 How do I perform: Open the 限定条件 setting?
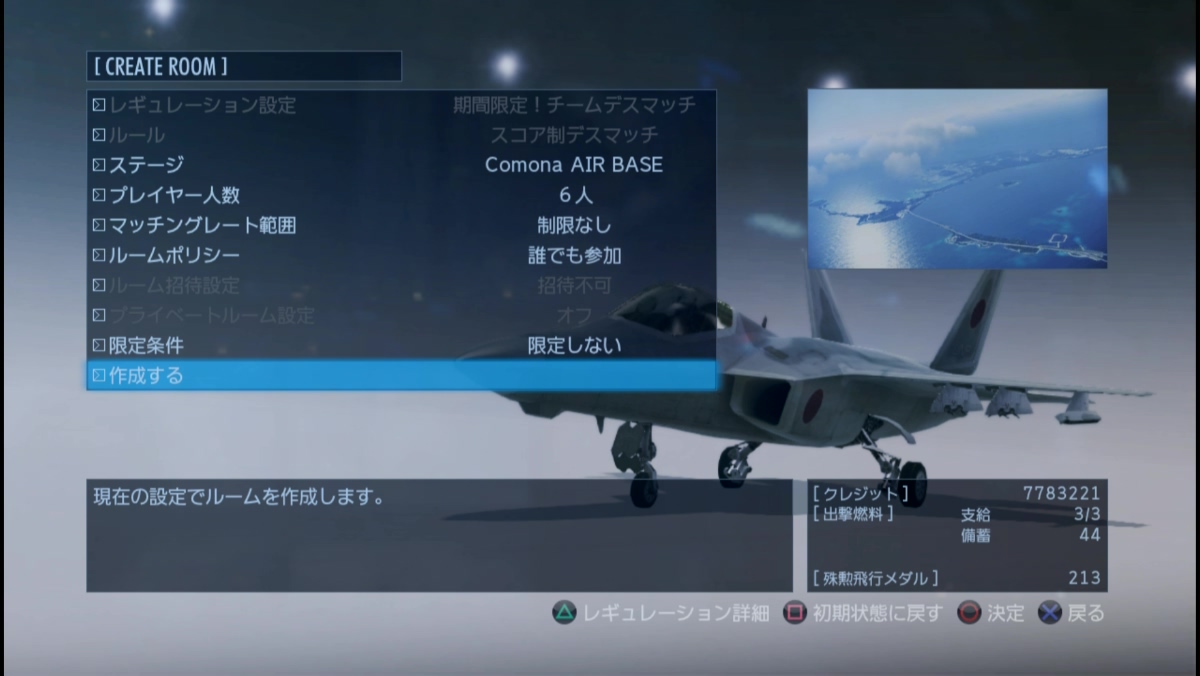[x=400, y=345]
